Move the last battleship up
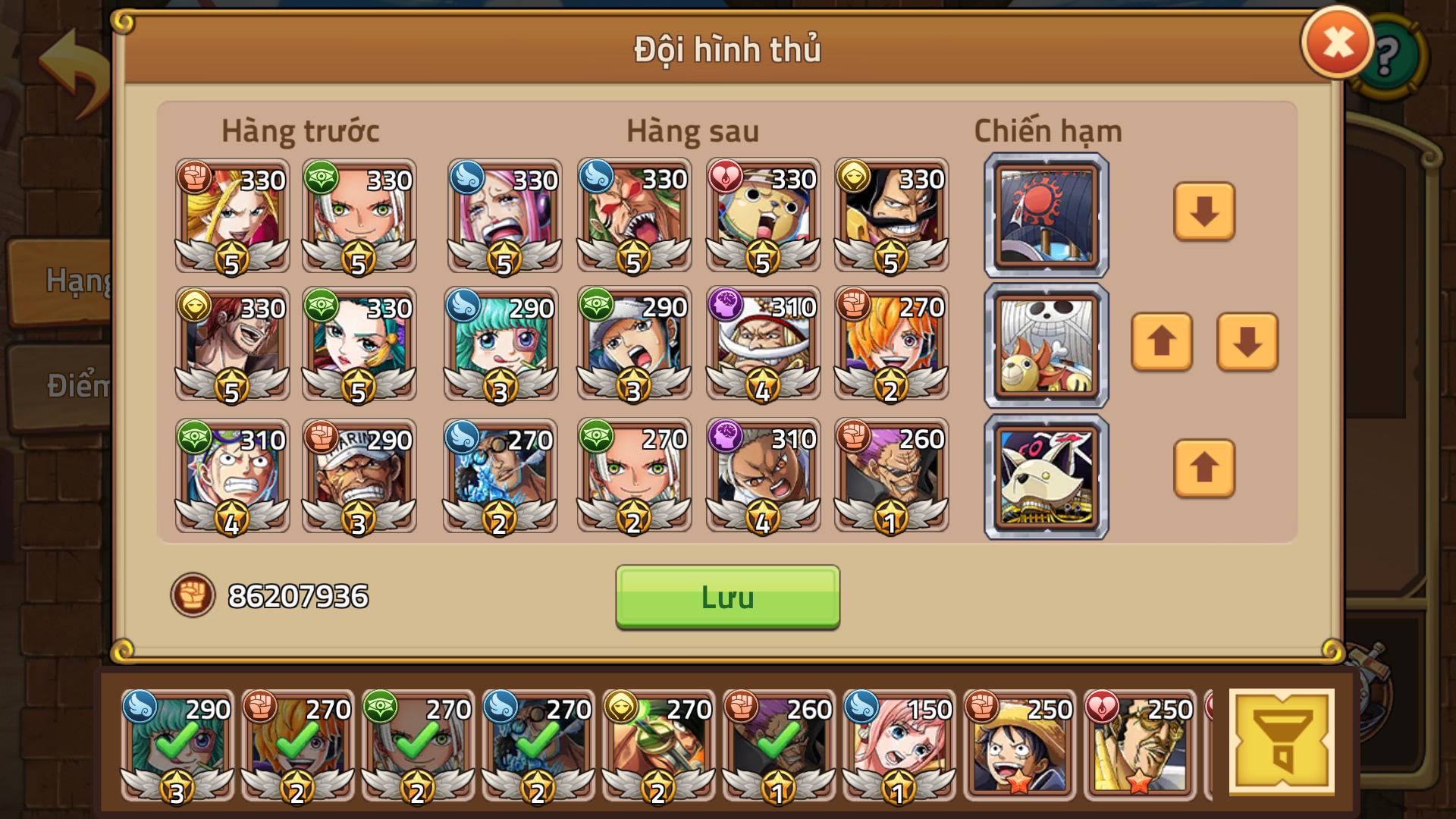 (1203, 470)
